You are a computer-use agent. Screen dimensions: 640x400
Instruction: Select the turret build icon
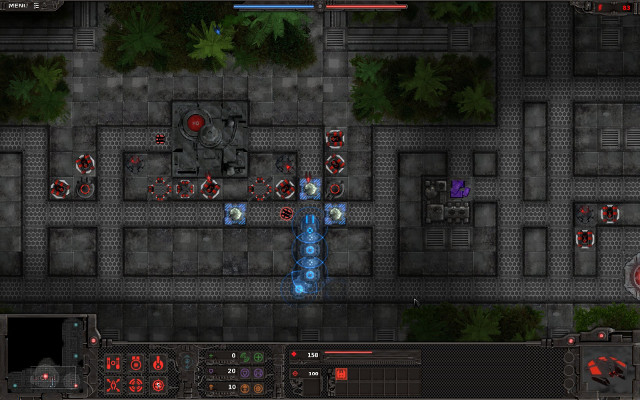[x=136, y=362]
